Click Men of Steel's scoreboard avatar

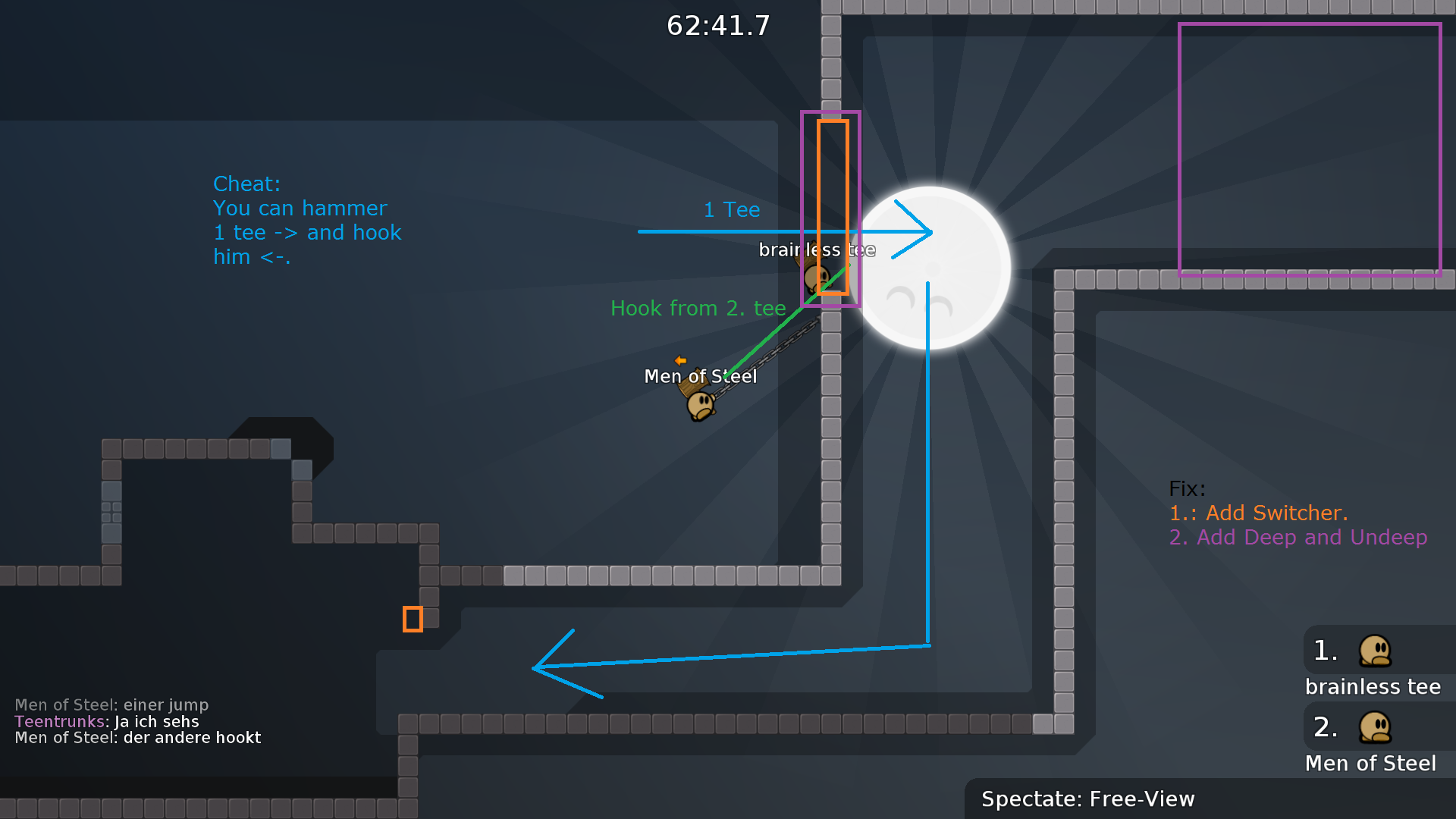(1375, 726)
